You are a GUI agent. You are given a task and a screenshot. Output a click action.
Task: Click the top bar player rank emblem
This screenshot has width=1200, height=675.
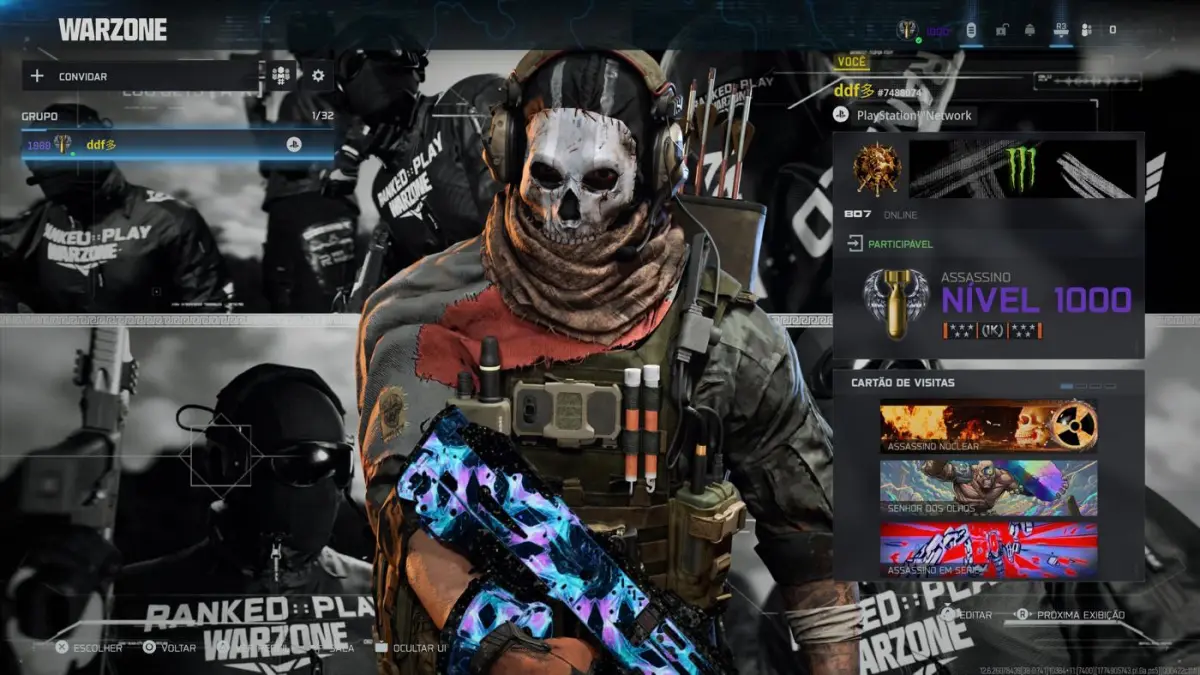pyautogui.click(x=908, y=30)
